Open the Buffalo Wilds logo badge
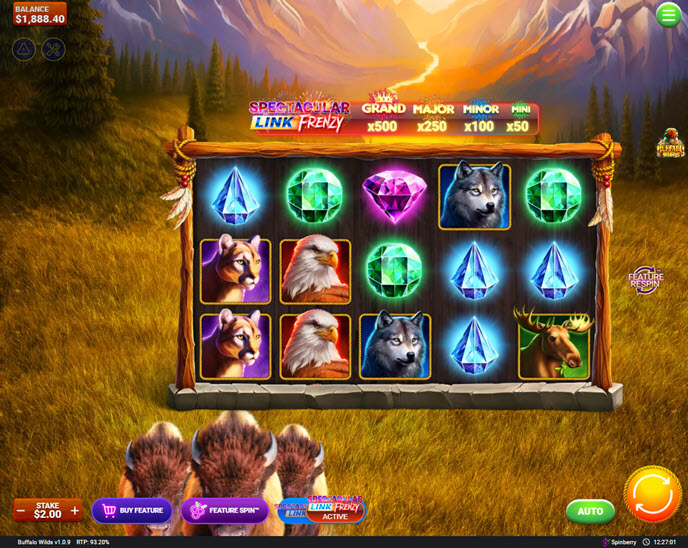688x548 pixels. (669, 146)
